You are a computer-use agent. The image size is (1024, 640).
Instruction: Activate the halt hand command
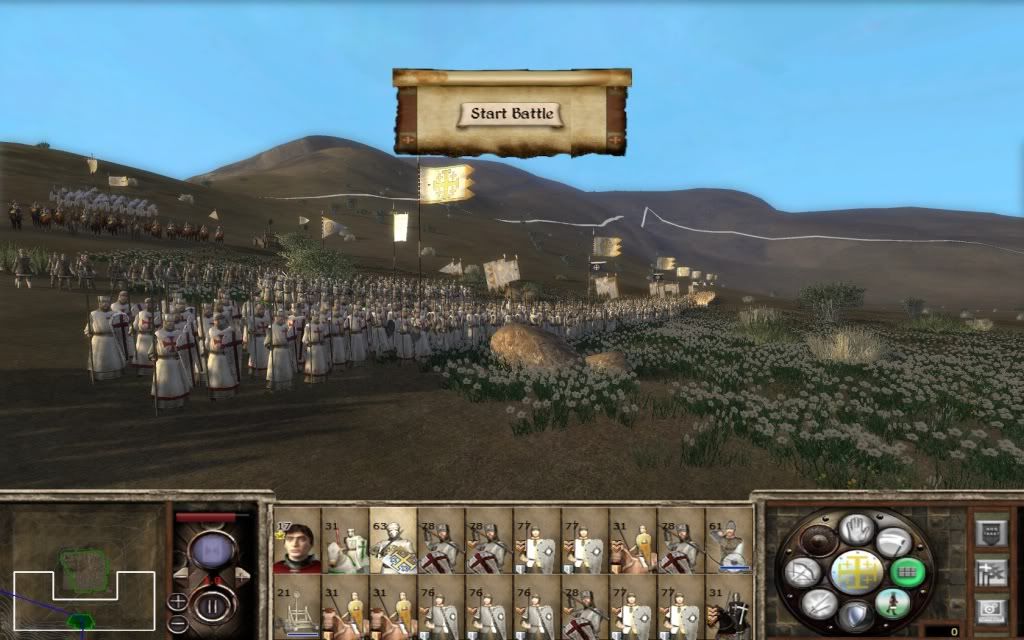click(x=857, y=530)
